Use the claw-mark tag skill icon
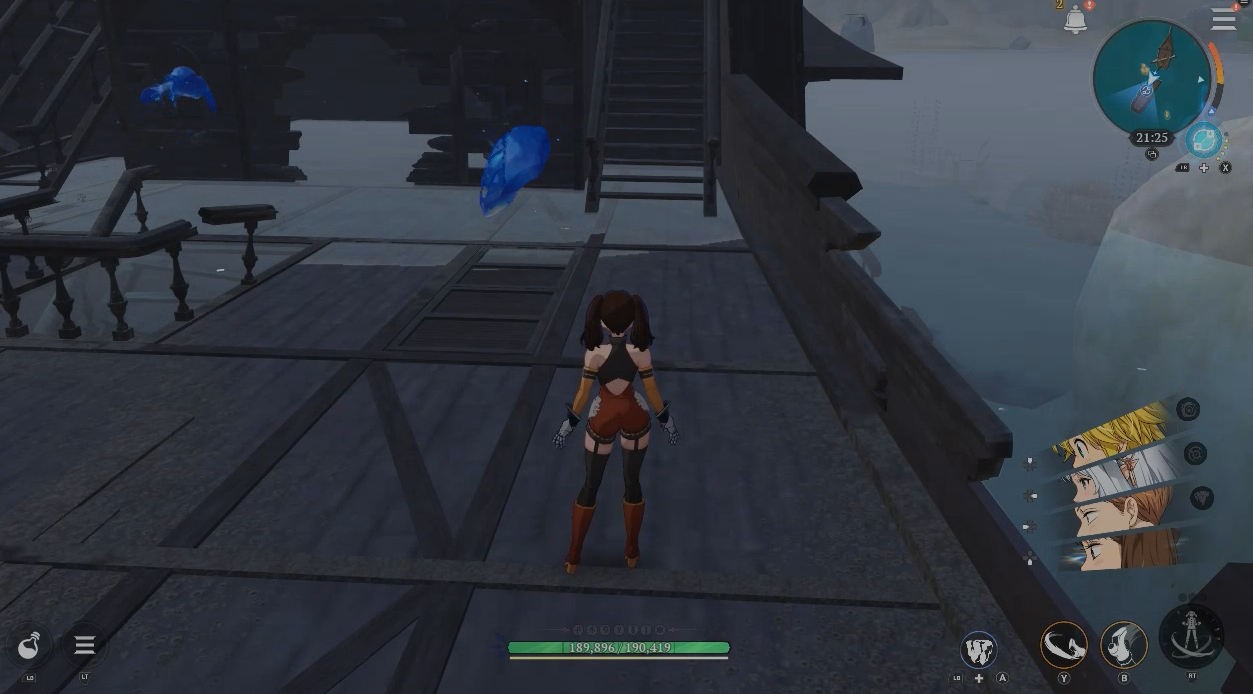Viewport: 1253px width, 694px height. coord(978,649)
